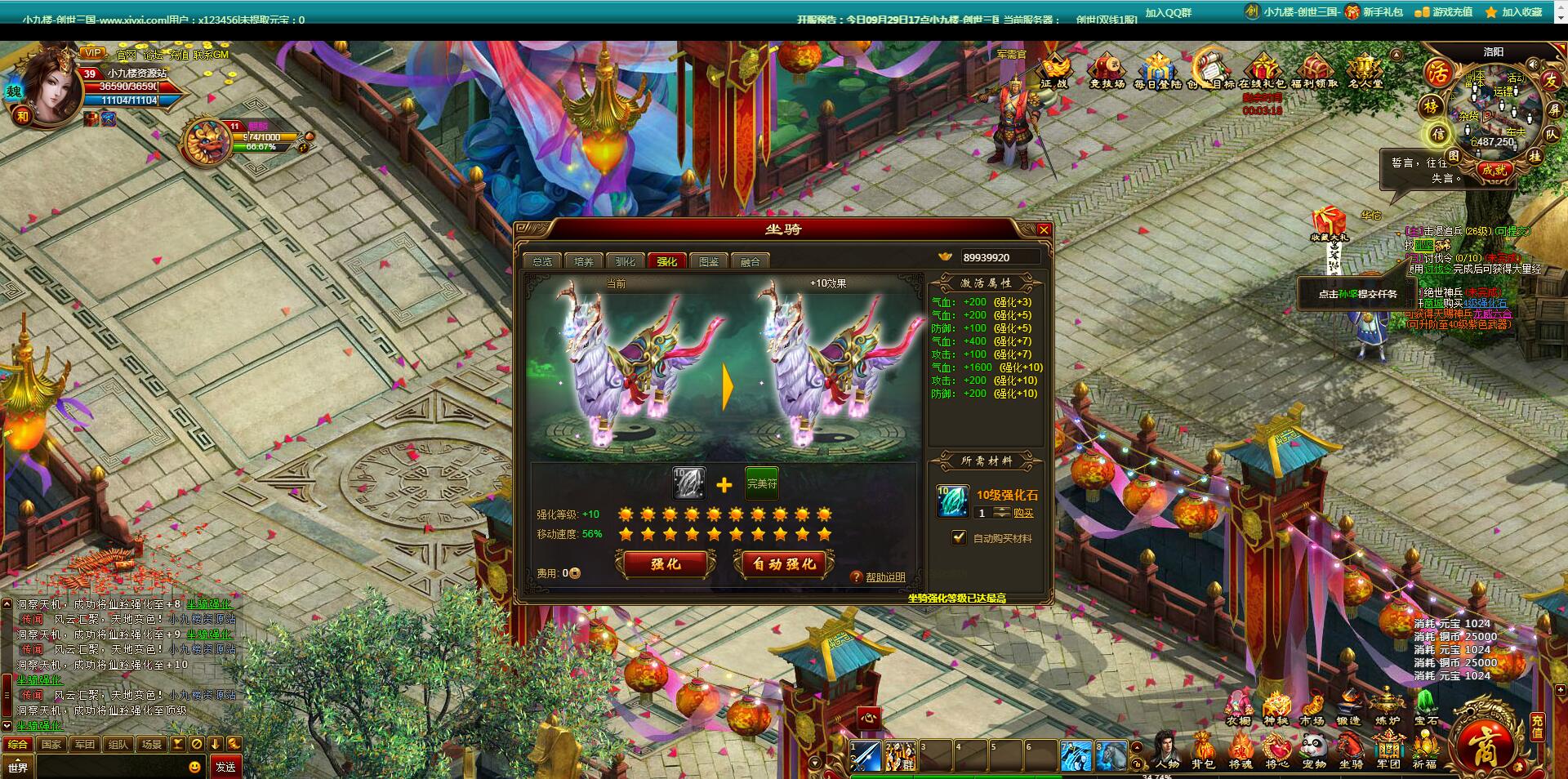
Task: Switch to the 培养 tab
Action: [583, 260]
